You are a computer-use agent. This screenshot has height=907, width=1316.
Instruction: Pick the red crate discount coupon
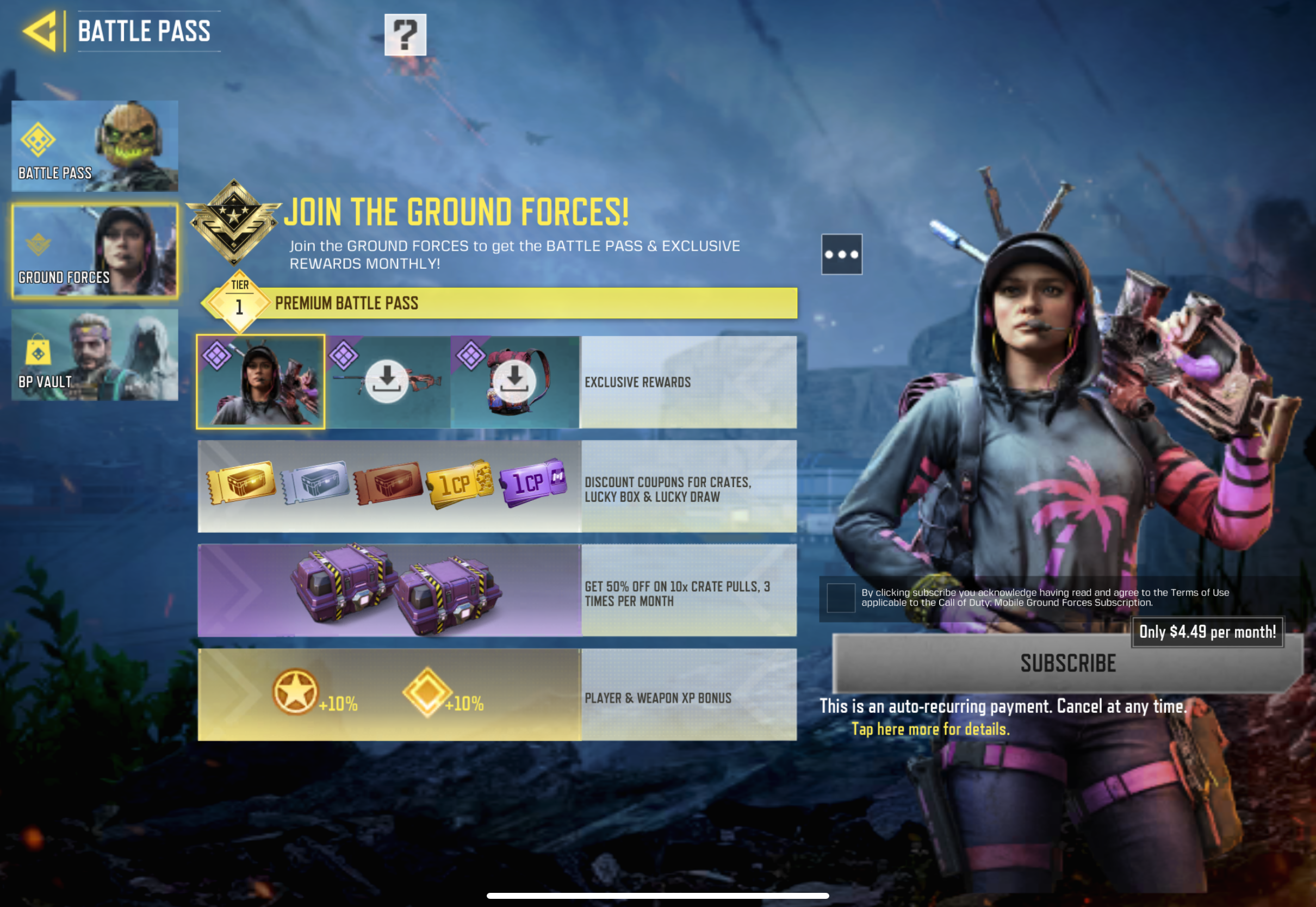pyautogui.click(x=388, y=482)
